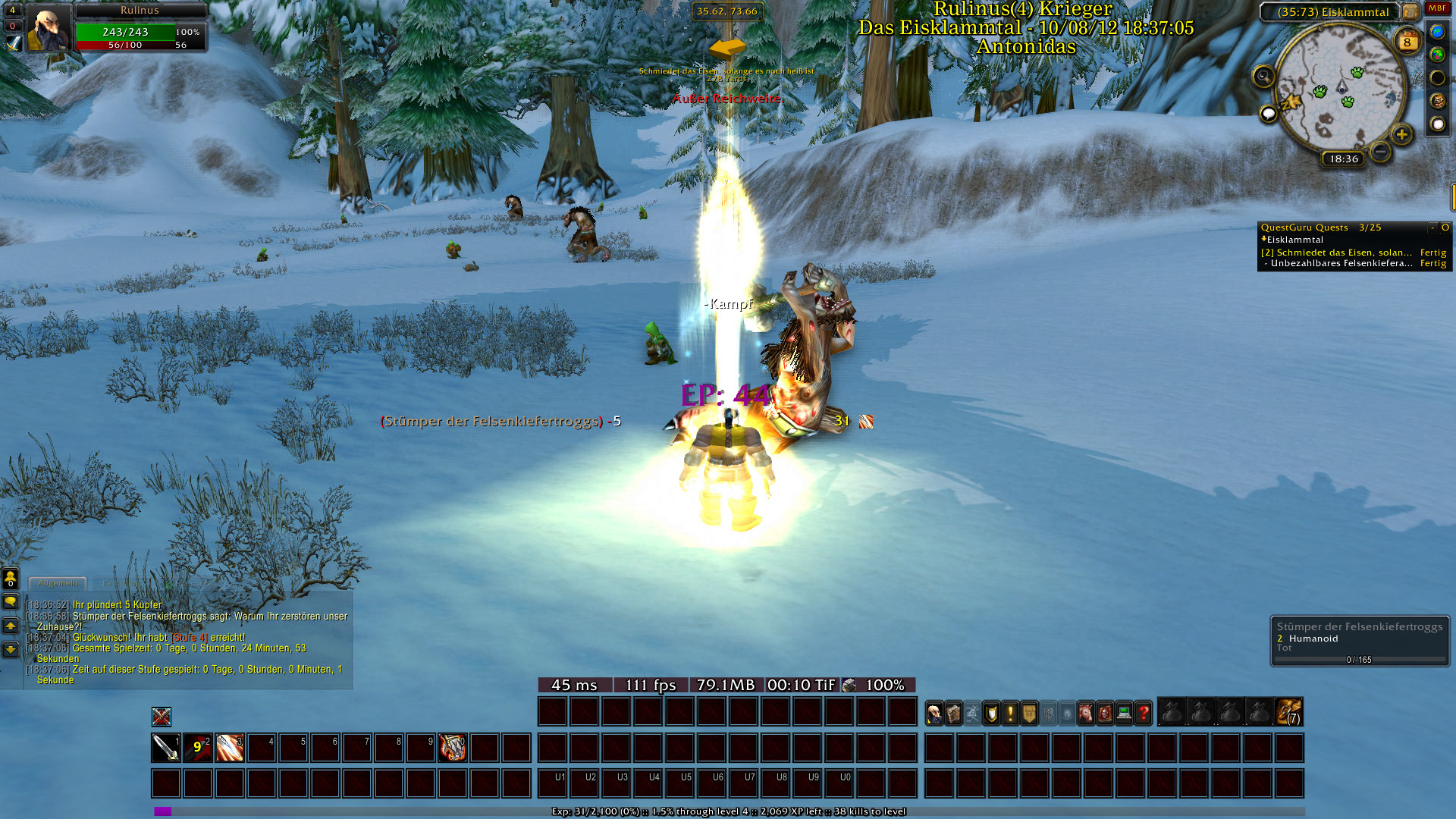Viewport: 1456px width, 819px height.
Task: Zoom out the minimap with minus button
Action: click(x=1381, y=152)
